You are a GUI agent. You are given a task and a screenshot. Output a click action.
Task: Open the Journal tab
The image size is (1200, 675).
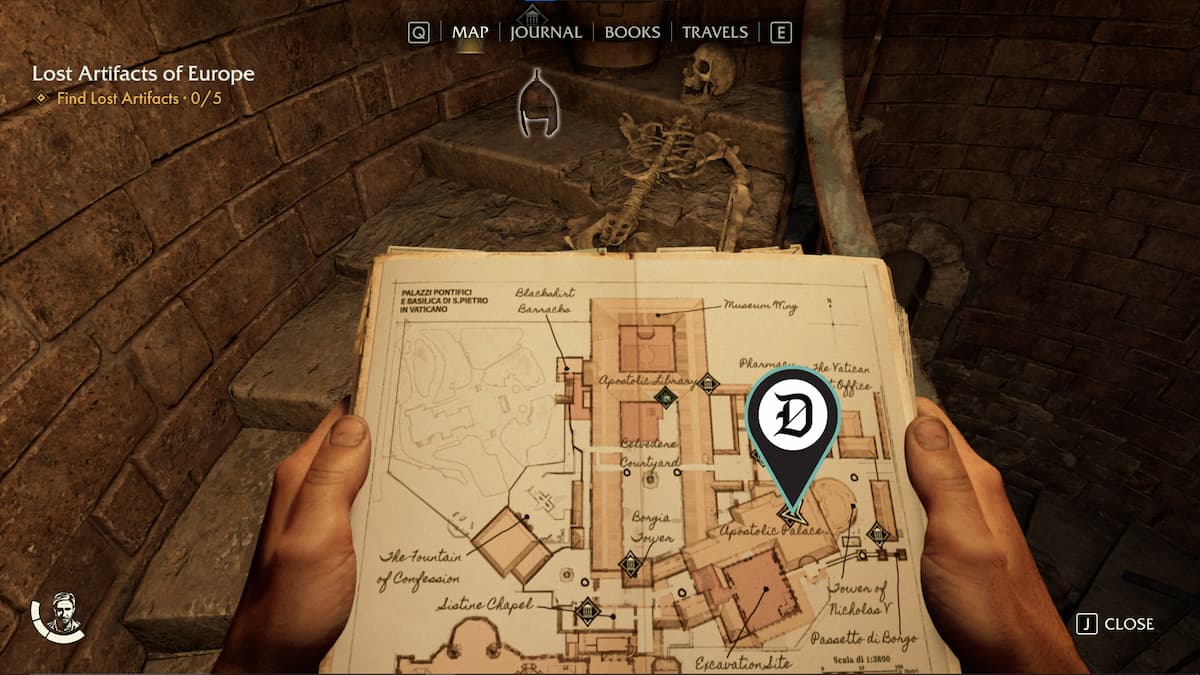[546, 32]
